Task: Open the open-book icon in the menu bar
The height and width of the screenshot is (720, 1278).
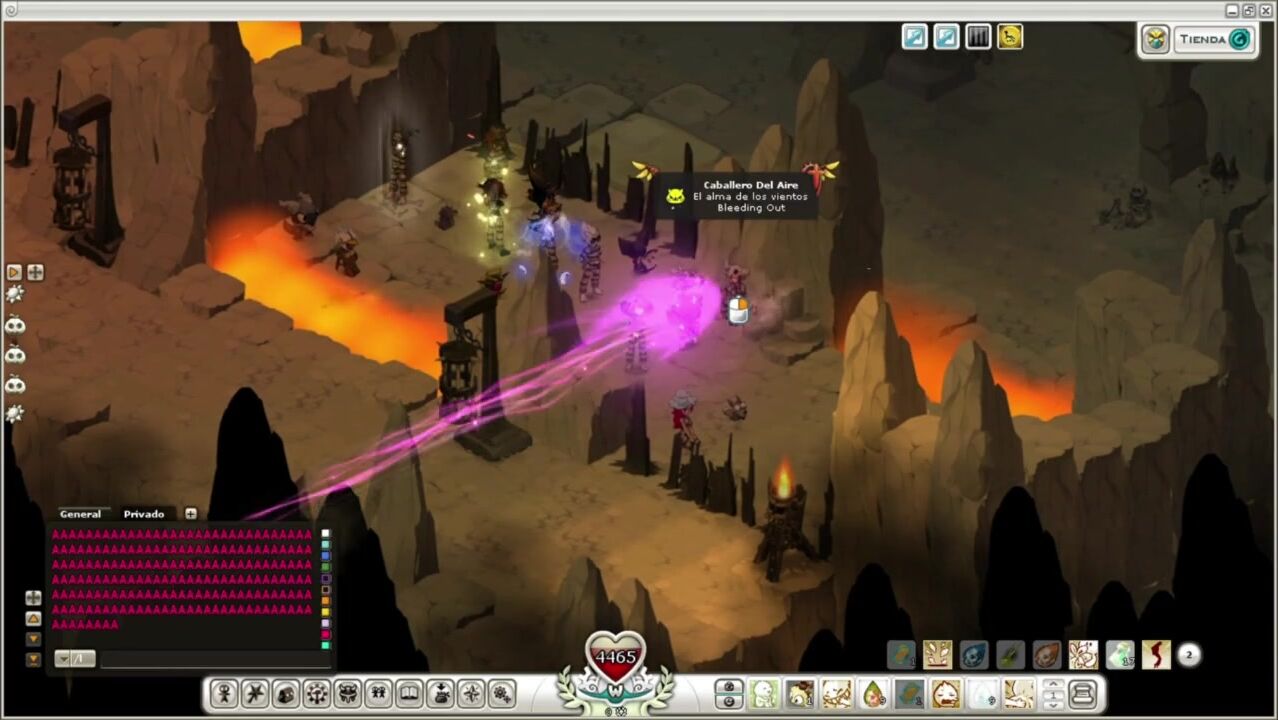Action: [x=409, y=693]
